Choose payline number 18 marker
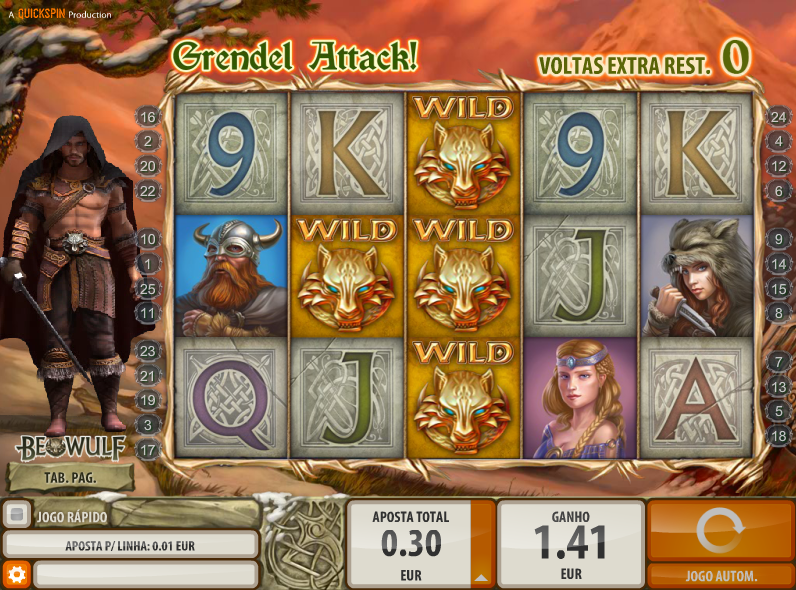Viewport: 796px width, 590px height. tap(778, 435)
